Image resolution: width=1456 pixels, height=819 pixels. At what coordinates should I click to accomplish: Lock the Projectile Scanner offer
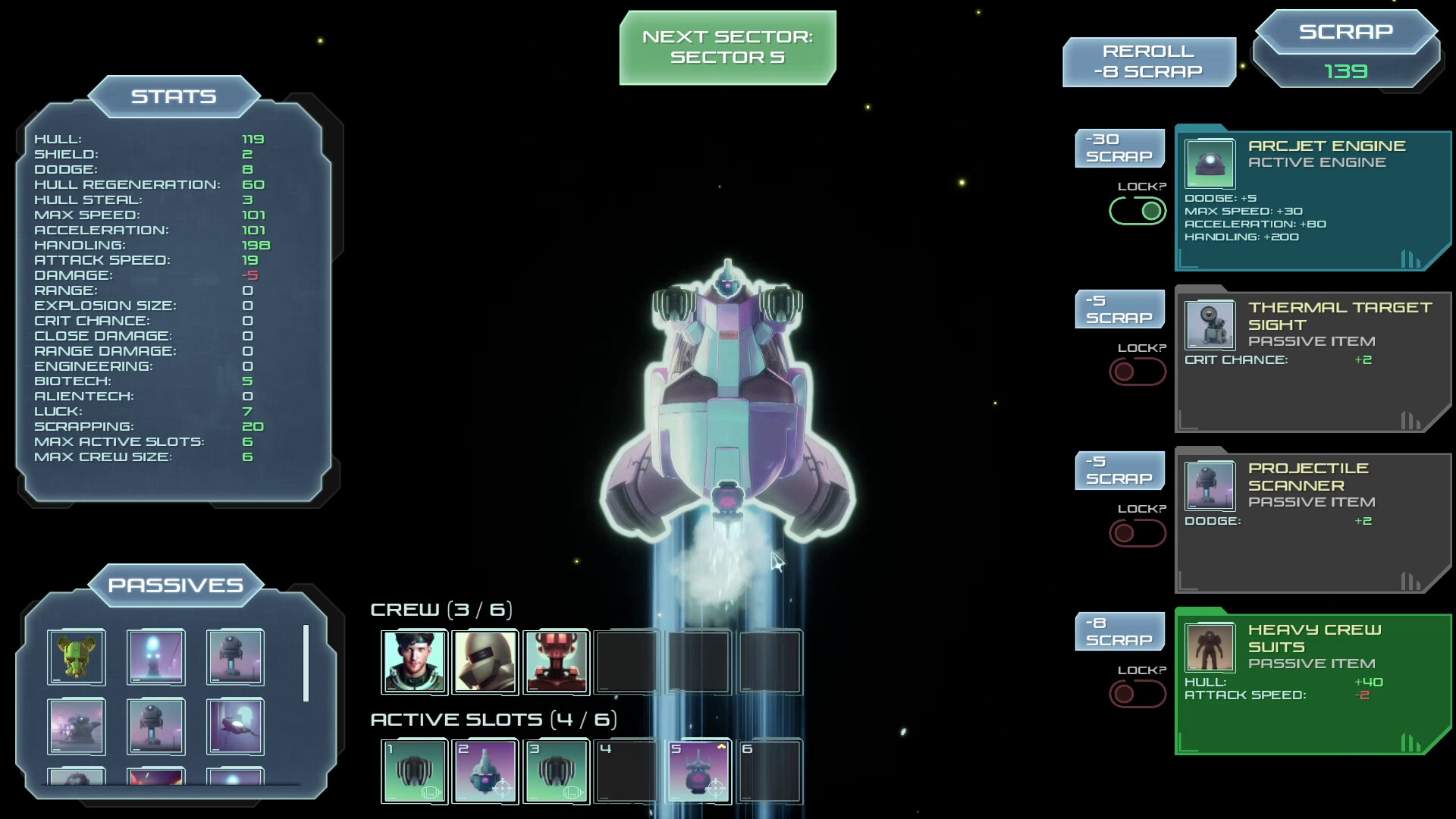pos(1137,533)
